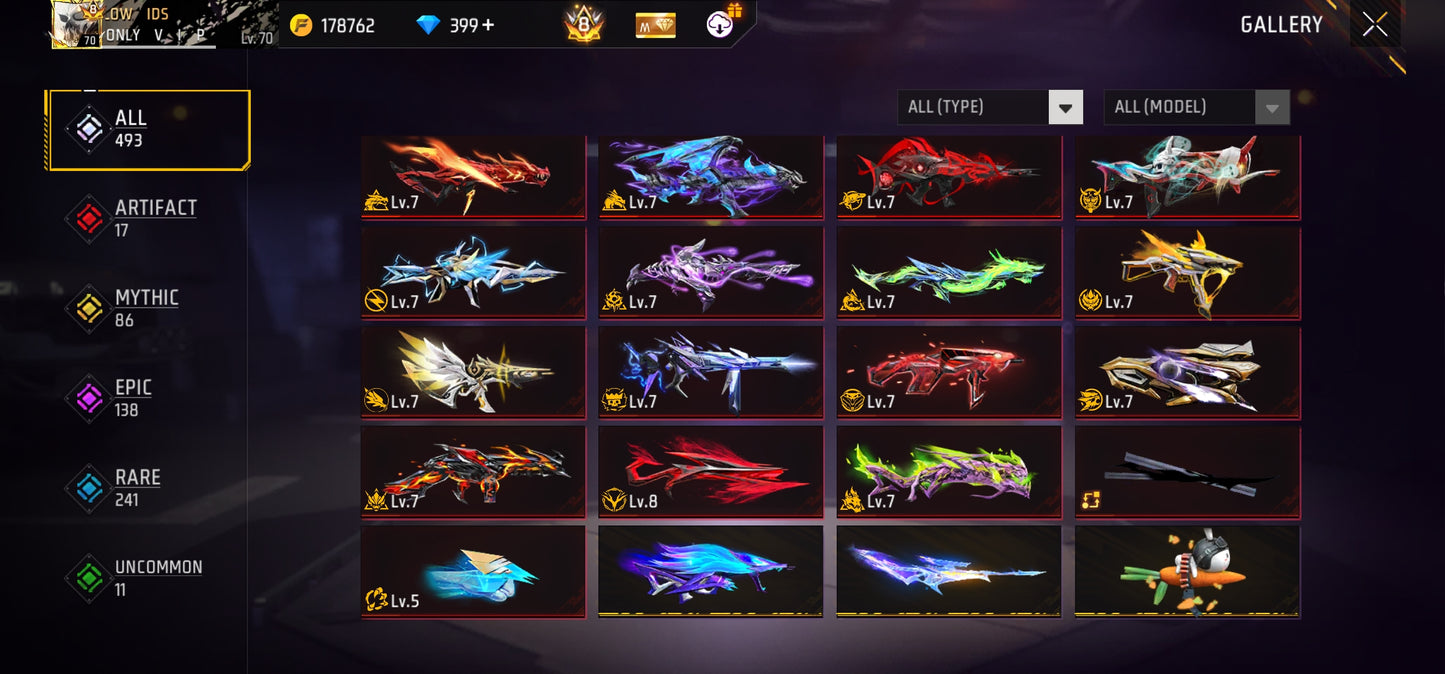Add diamonds with the plus button
Image resolution: width=1445 pixels, height=674 pixels.
pyautogui.click(x=488, y=25)
